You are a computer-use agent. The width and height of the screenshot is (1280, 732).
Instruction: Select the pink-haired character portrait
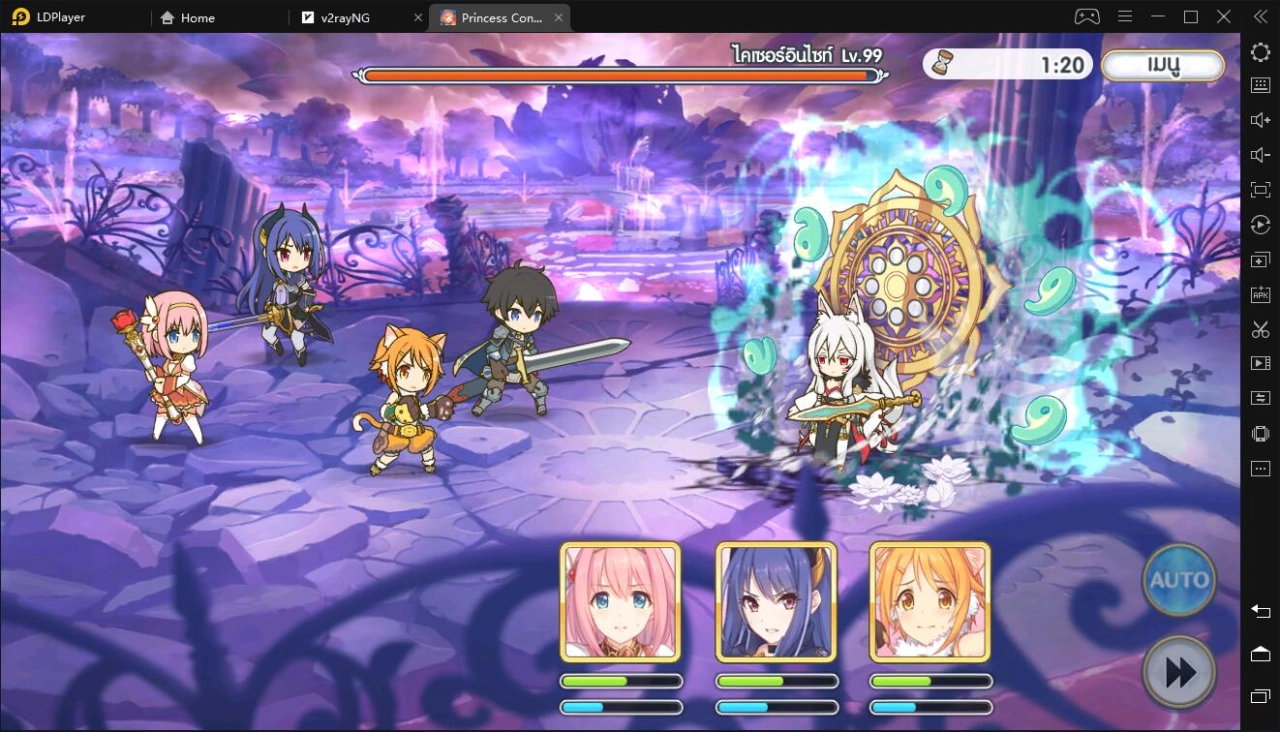coord(620,601)
